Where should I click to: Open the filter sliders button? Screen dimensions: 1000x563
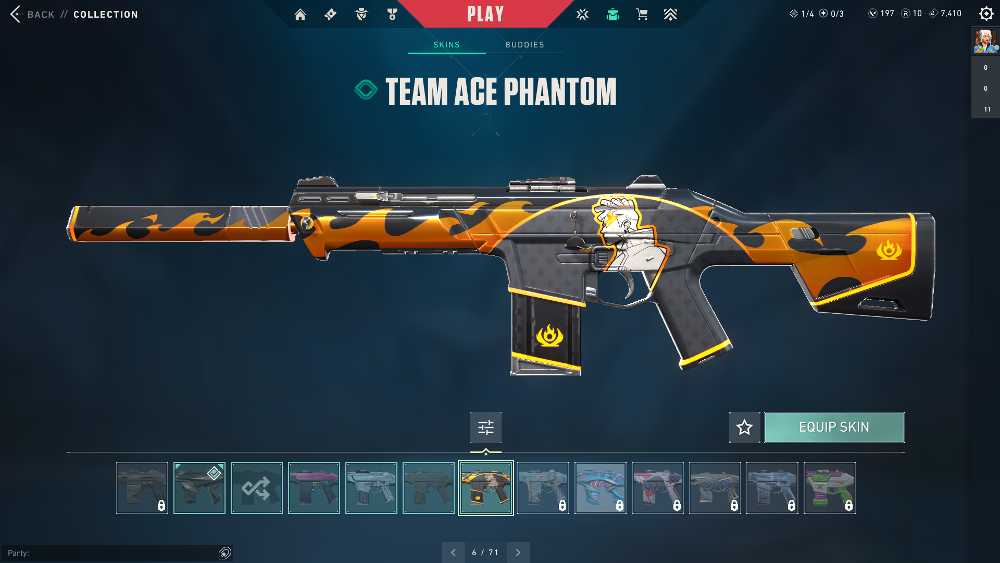(486, 427)
